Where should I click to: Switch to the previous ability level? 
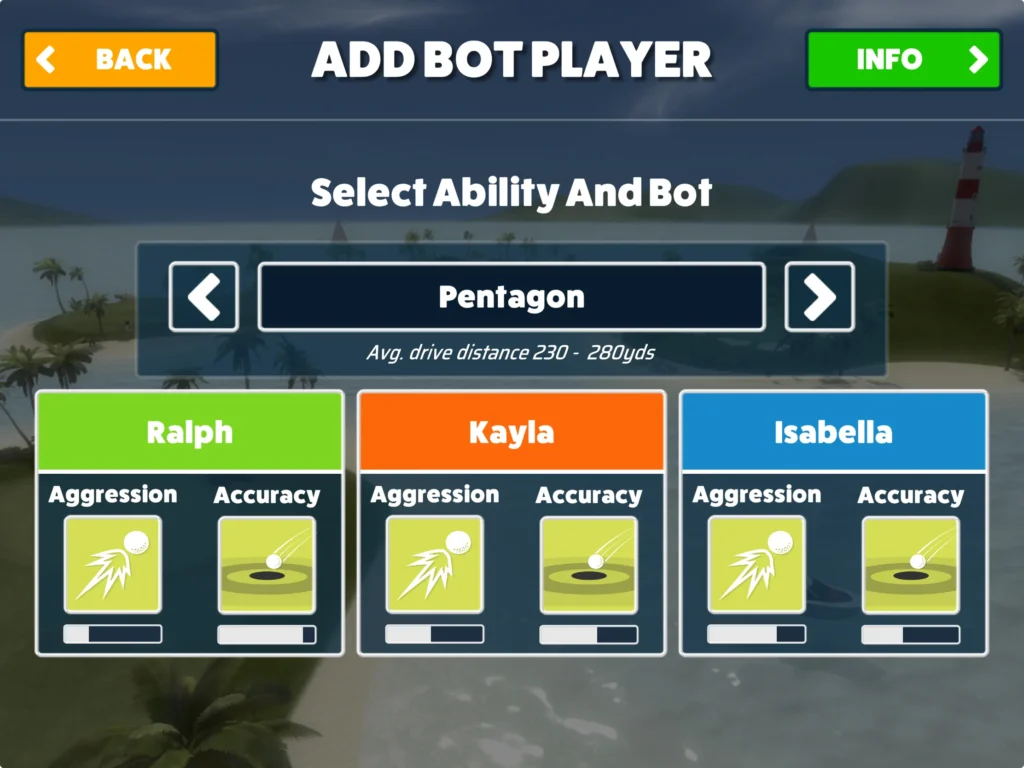(x=204, y=297)
